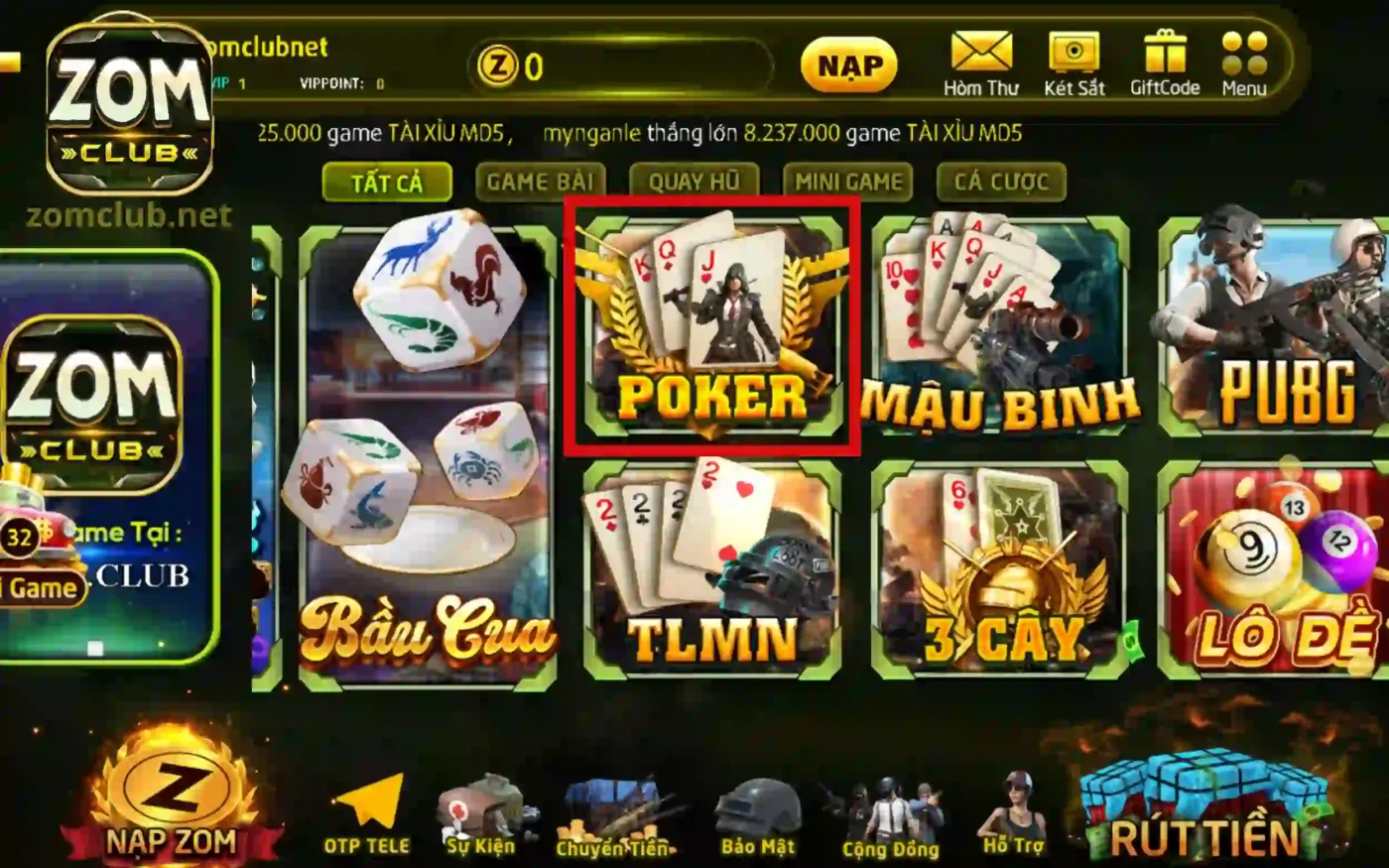Image resolution: width=1389 pixels, height=868 pixels.
Task: Switch to the QUAY HŨ tab
Action: (x=694, y=182)
